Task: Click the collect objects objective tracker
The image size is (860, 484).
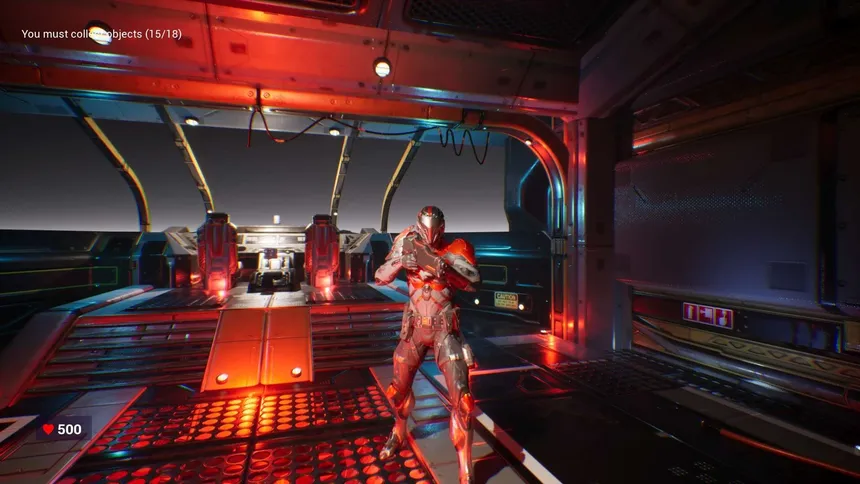Action: 102,34
